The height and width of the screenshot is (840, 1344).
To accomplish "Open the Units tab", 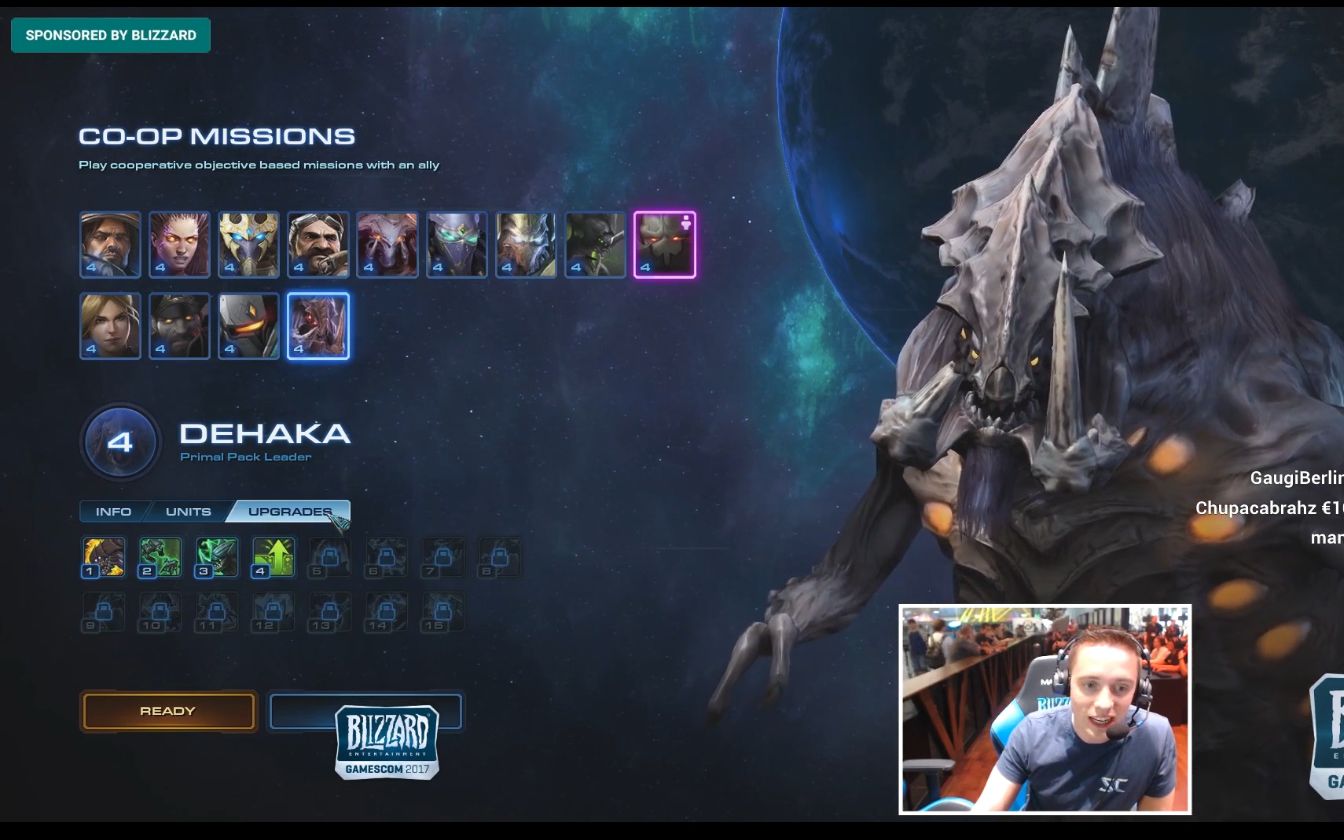I will (188, 512).
